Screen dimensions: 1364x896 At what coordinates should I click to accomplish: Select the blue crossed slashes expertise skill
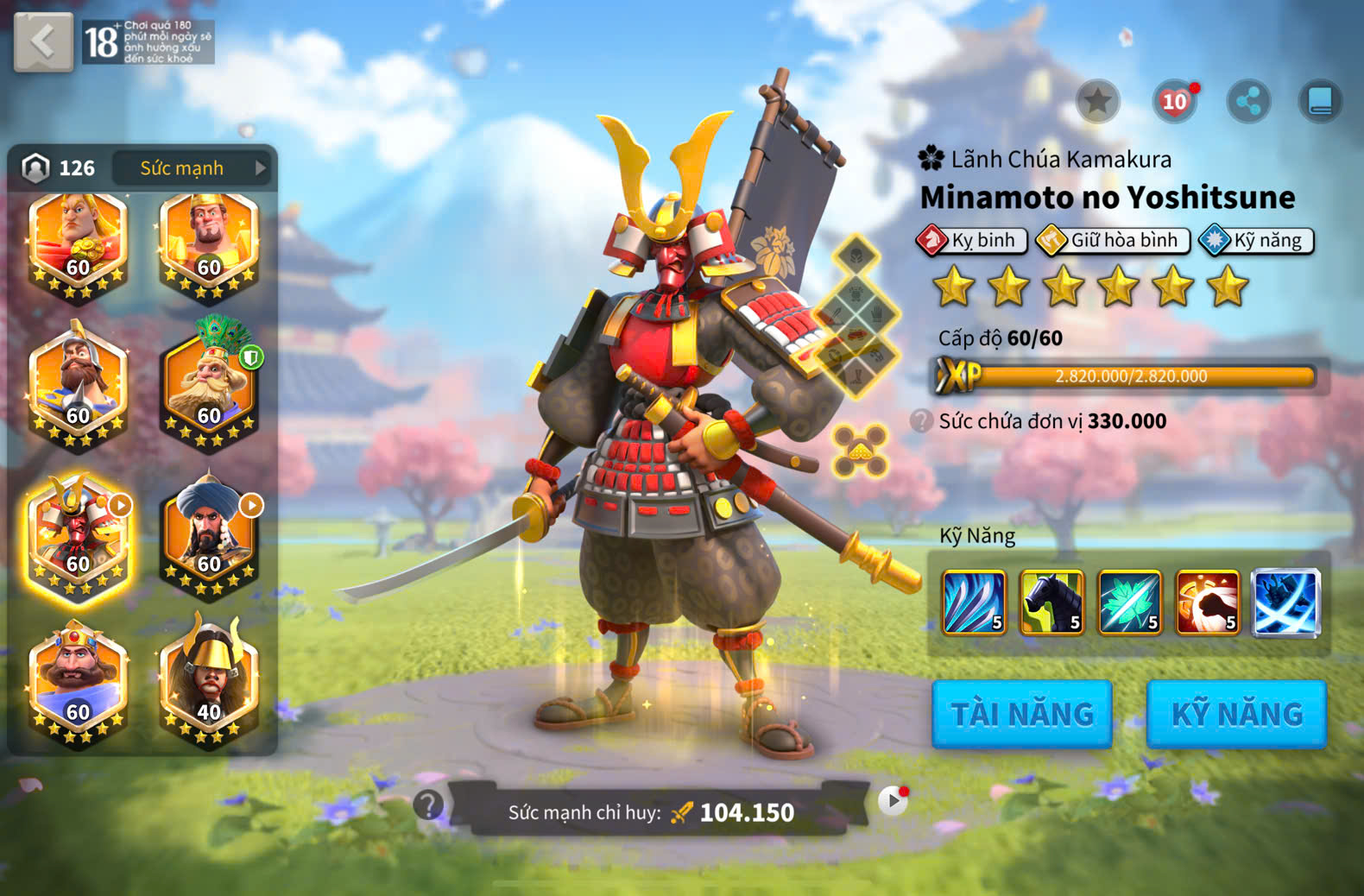(x=1285, y=602)
